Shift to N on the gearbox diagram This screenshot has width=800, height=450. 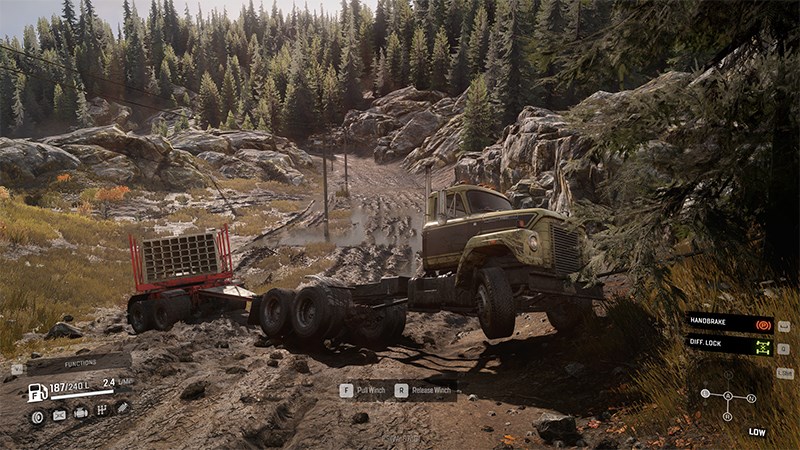pyautogui.click(x=752, y=398)
